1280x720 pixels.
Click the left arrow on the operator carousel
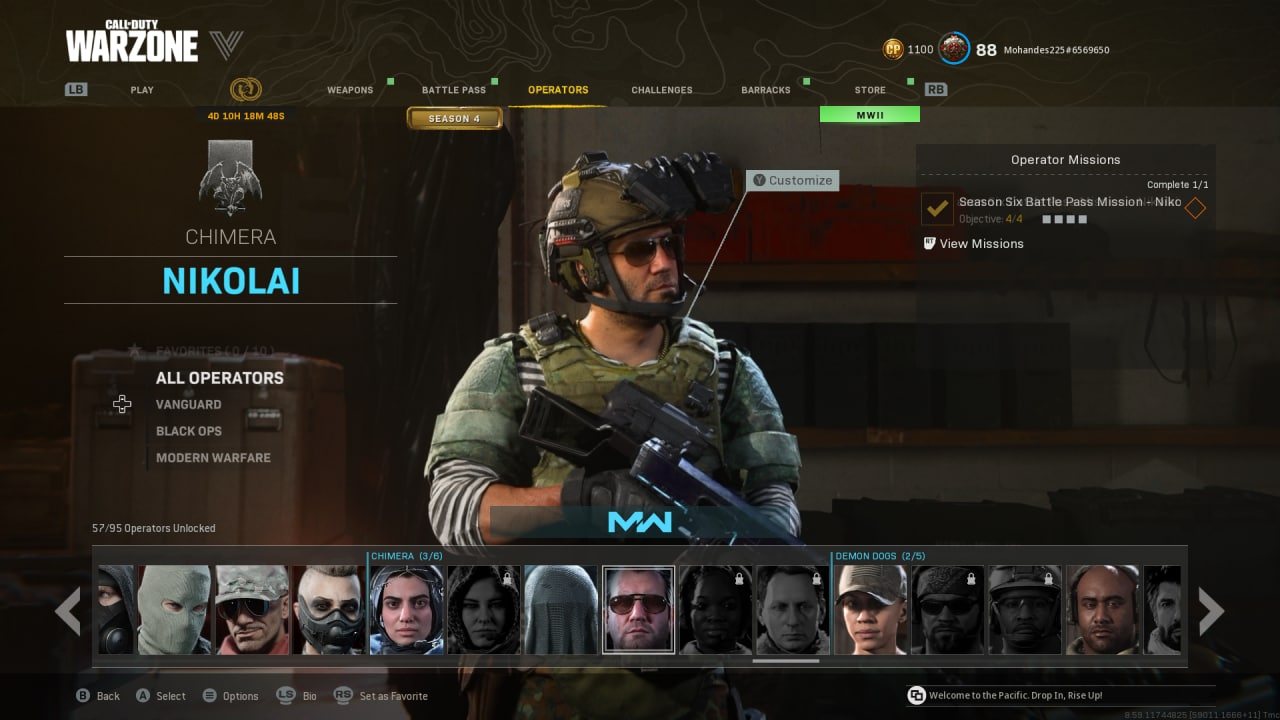(70, 610)
